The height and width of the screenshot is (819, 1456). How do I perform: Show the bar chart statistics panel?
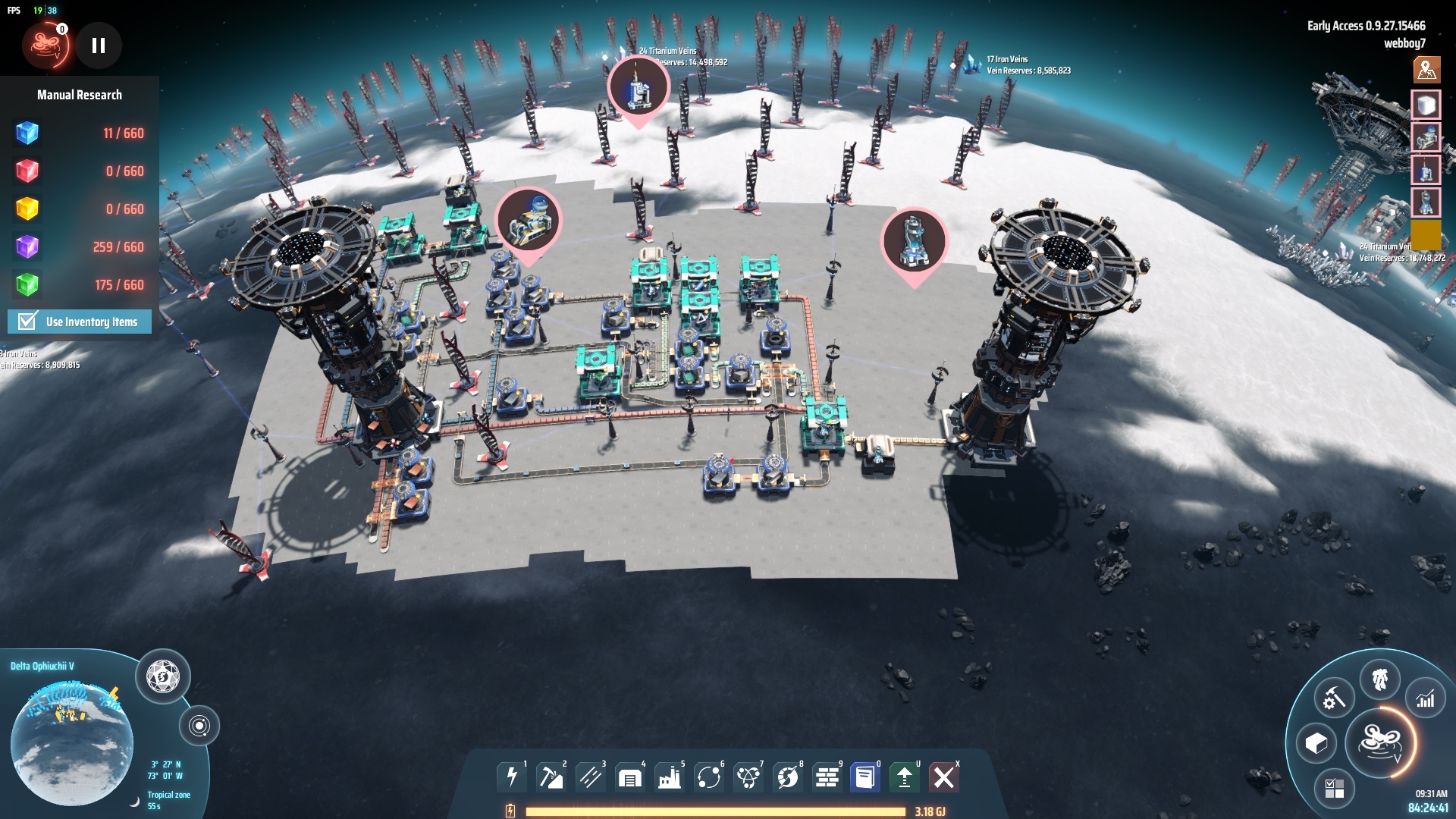coord(1426,698)
